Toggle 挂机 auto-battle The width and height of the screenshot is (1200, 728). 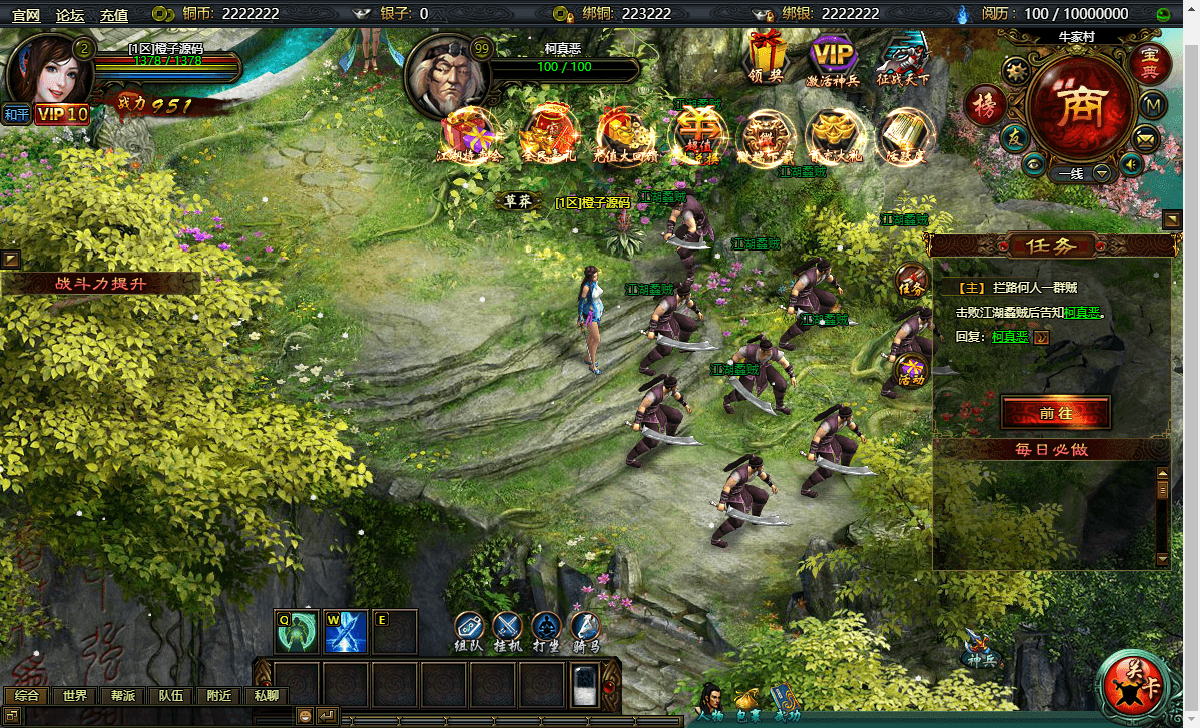point(508,628)
